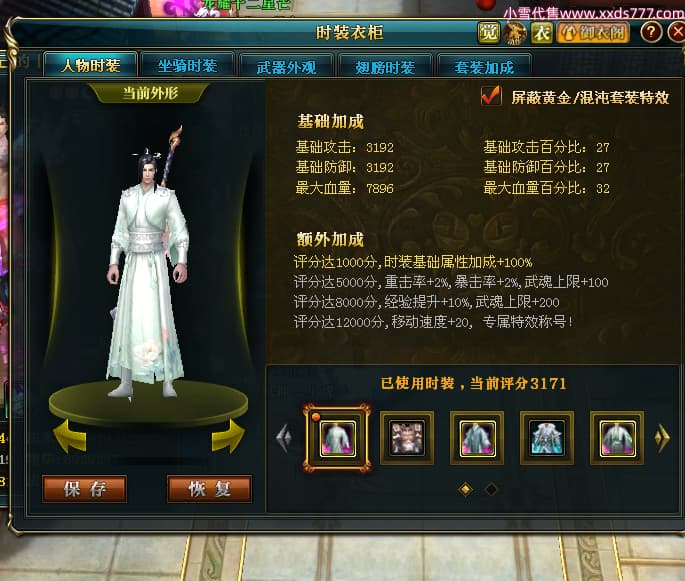Click the green 衣 button
The height and width of the screenshot is (581, 685).
click(541, 33)
